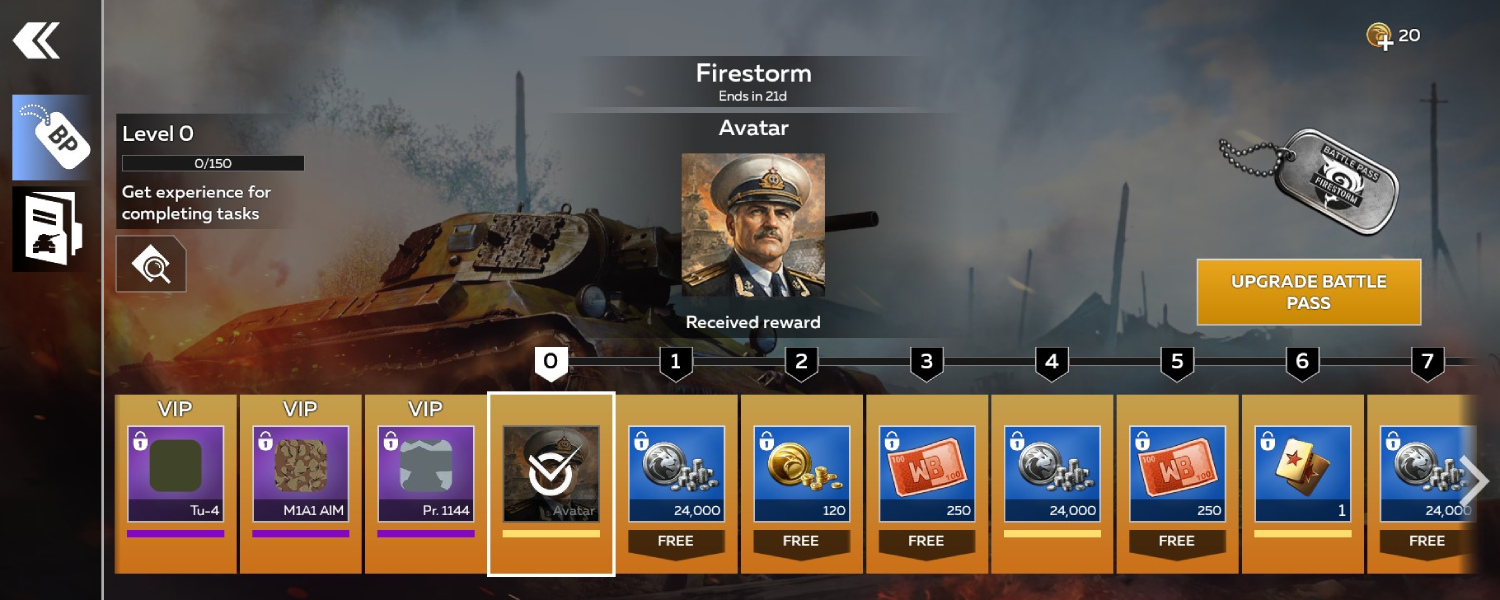View the admiral avatar portrait preview
1500x600 pixels.
click(x=753, y=225)
